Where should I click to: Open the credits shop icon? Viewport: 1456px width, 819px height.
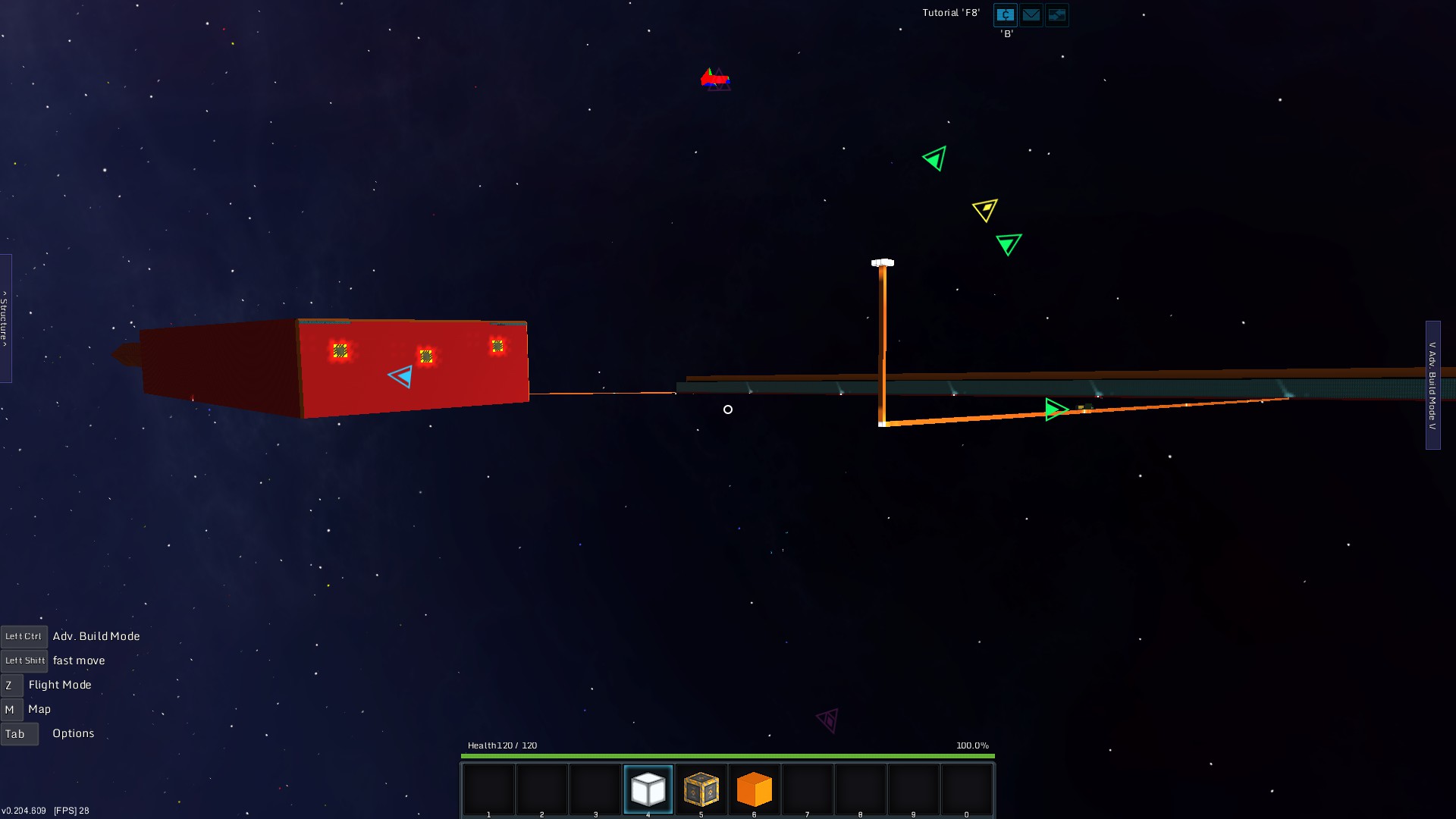pyautogui.click(x=1005, y=14)
